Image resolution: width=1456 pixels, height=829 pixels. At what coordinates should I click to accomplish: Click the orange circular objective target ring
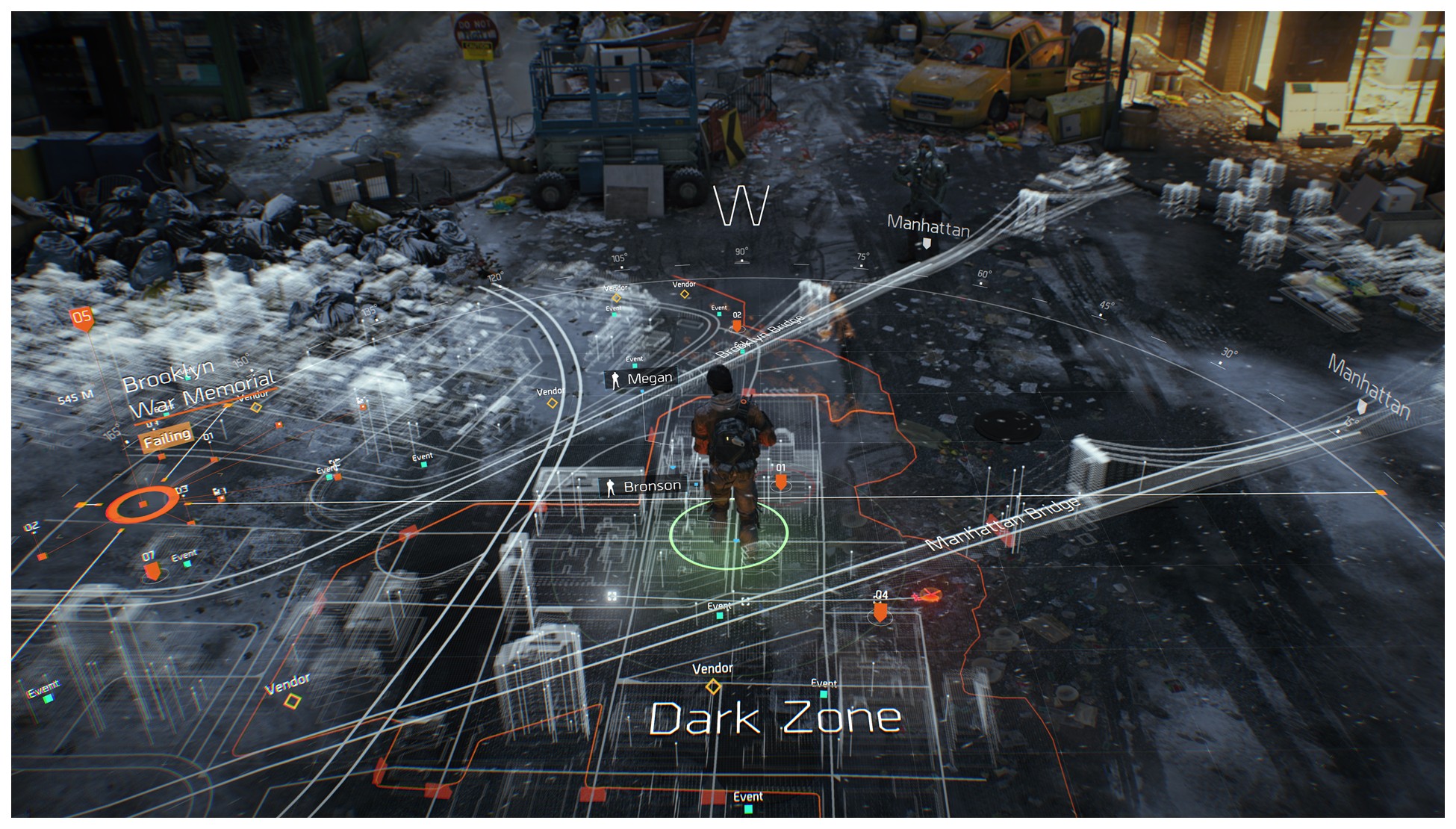(x=143, y=505)
